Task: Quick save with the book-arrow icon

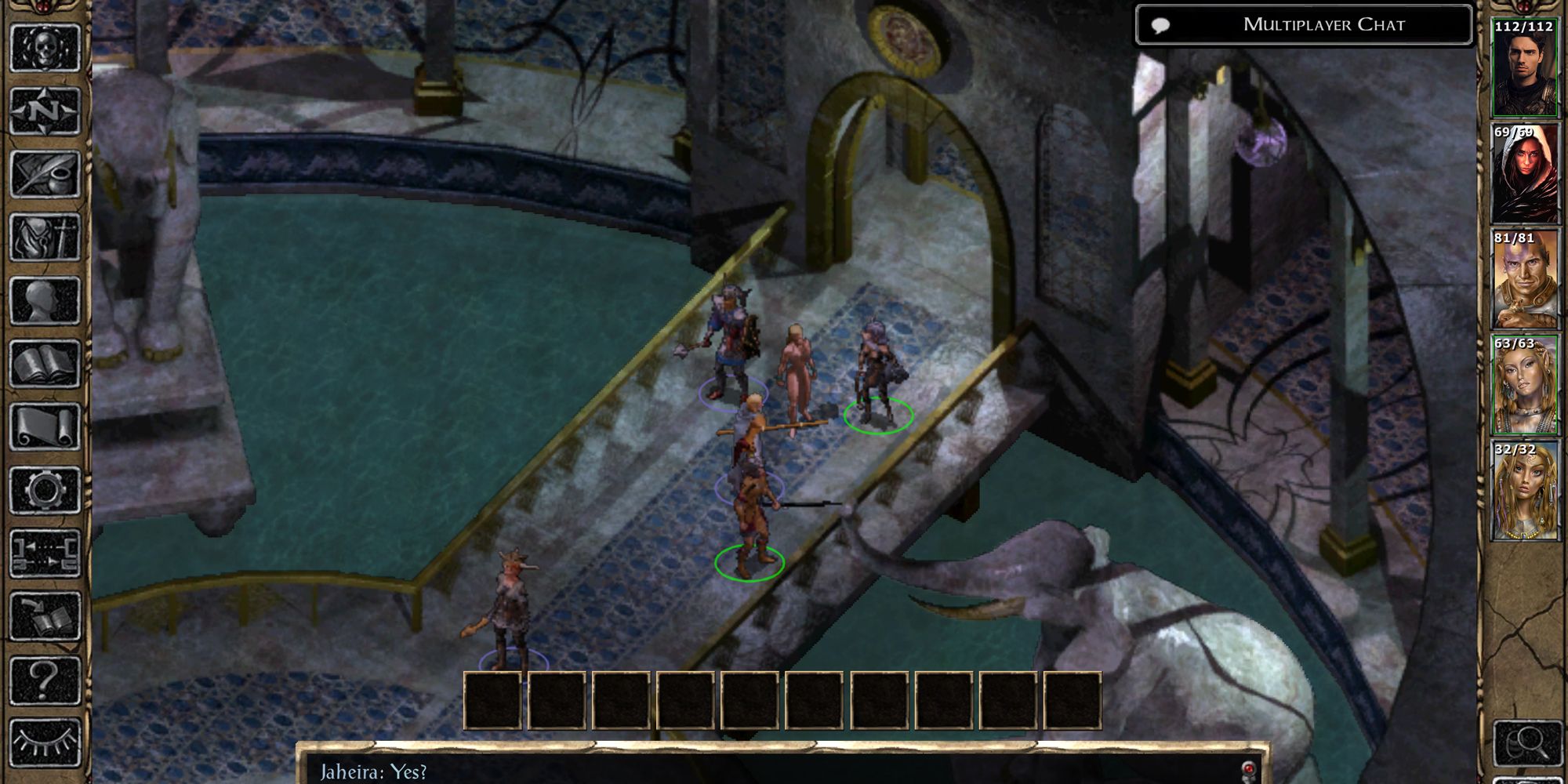Action: 45,617
